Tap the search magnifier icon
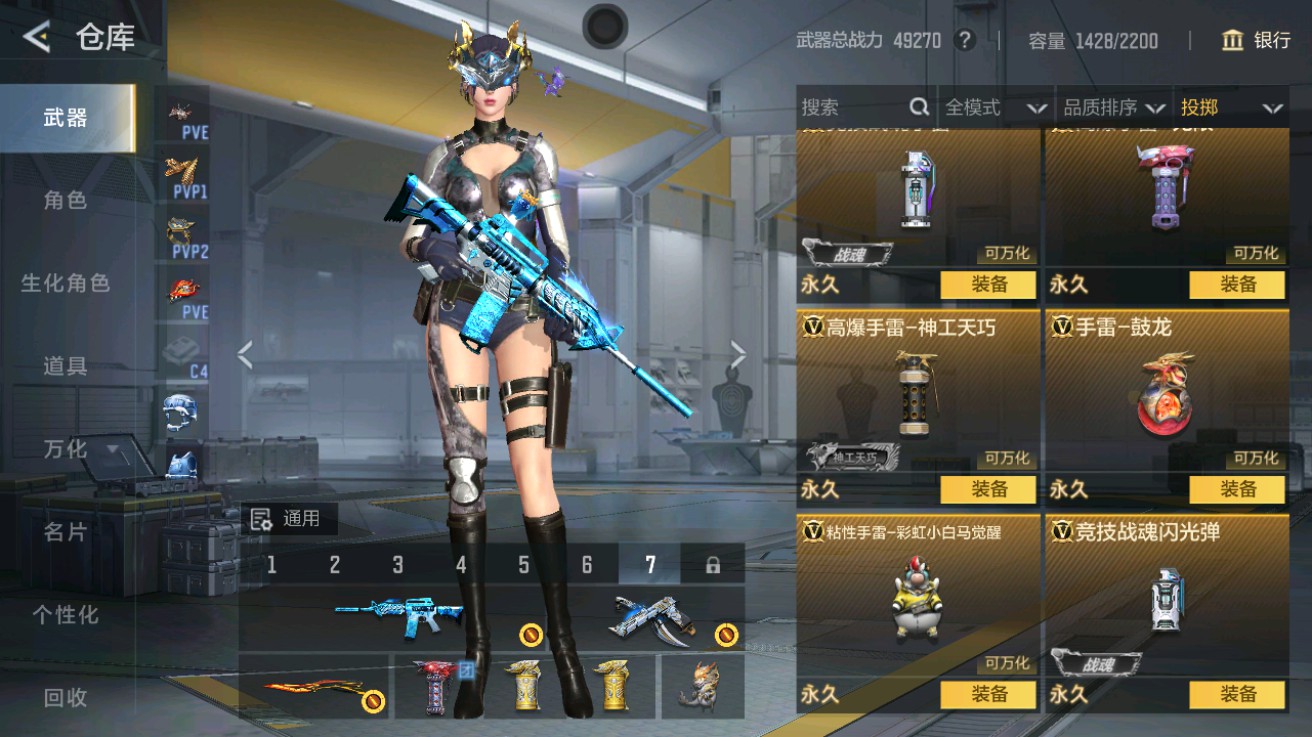This screenshot has width=1312, height=737. (x=917, y=107)
